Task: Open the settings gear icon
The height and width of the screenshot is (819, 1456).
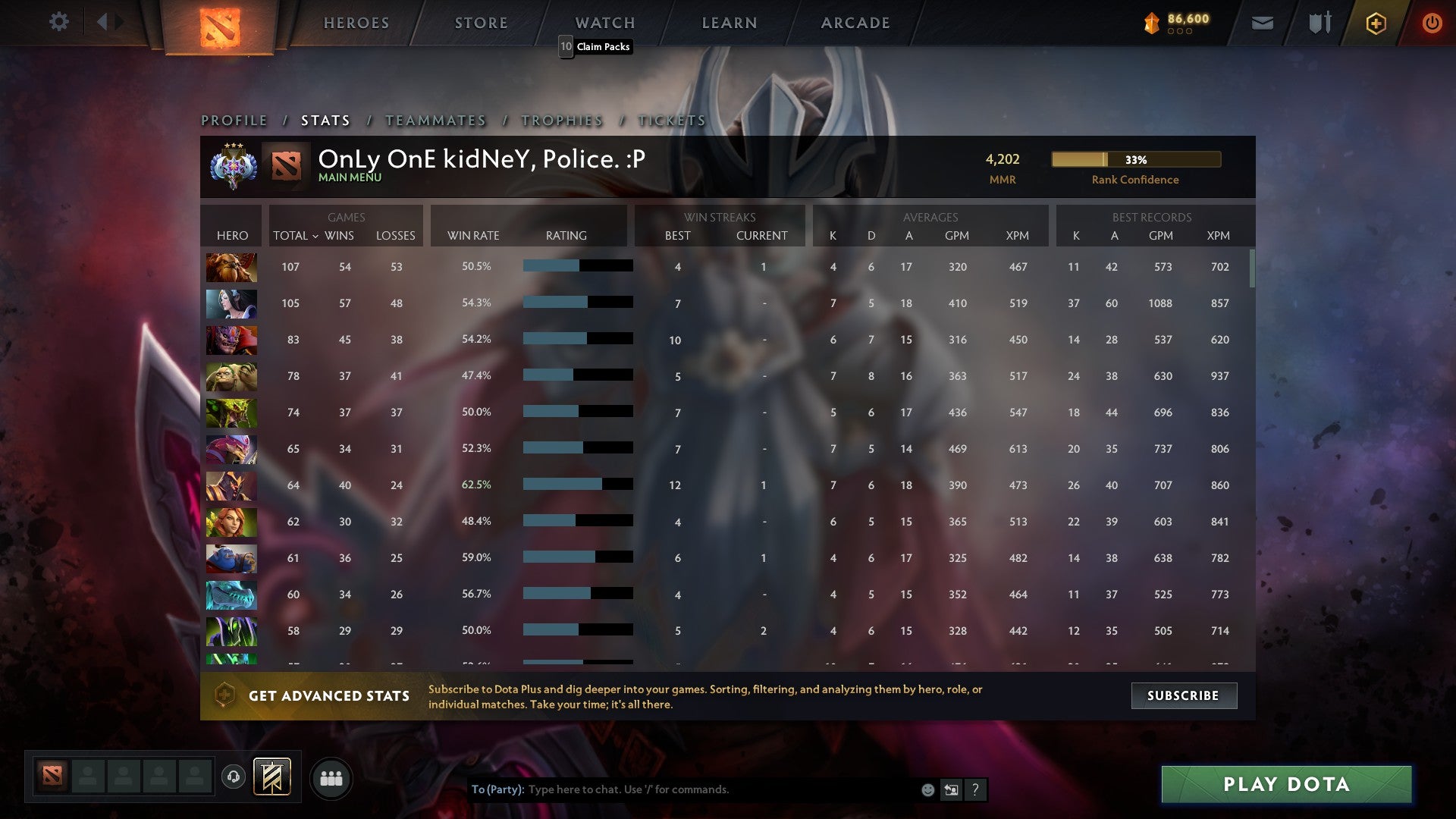Action: point(59,22)
